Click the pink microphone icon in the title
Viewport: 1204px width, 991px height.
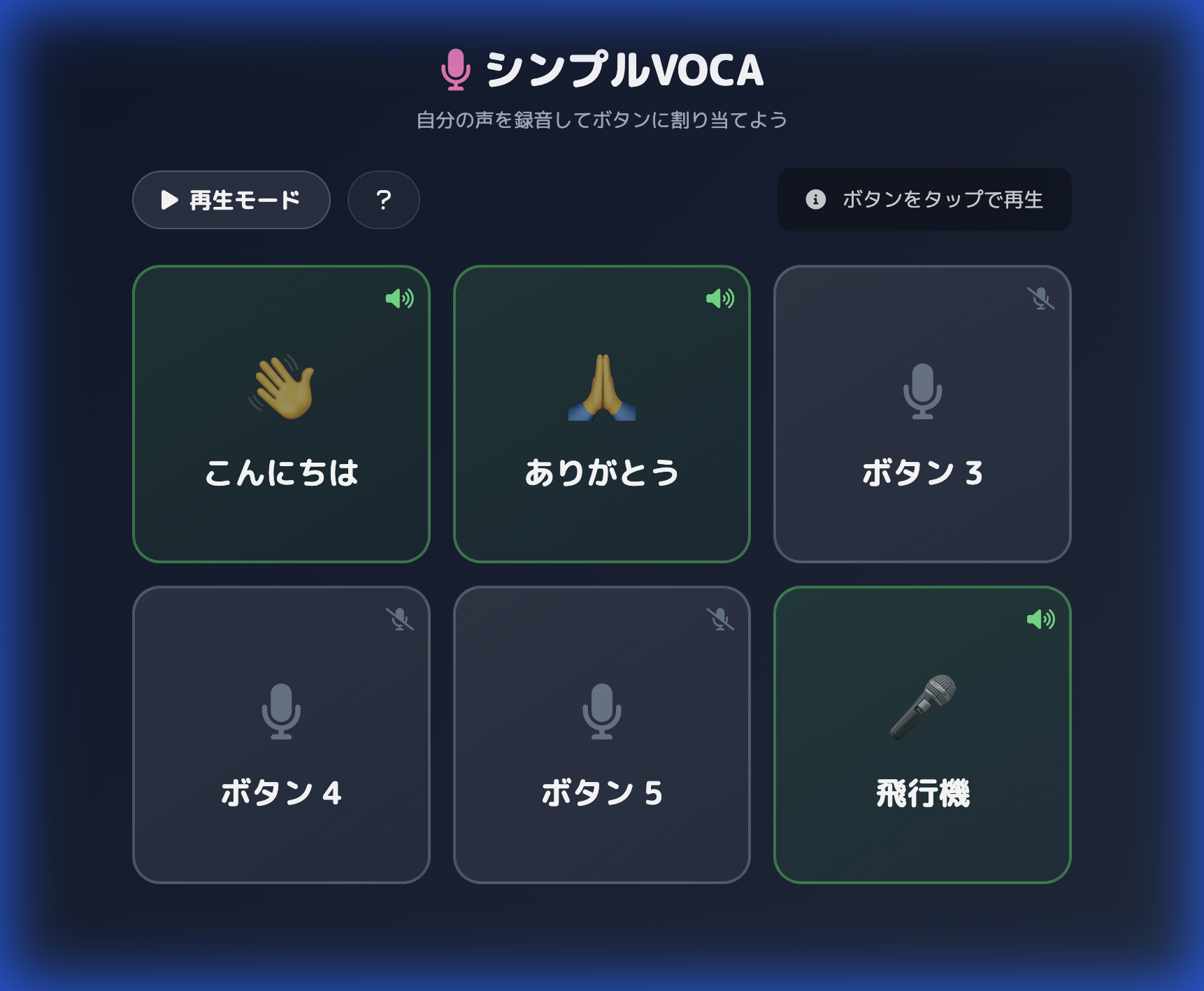[455, 70]
